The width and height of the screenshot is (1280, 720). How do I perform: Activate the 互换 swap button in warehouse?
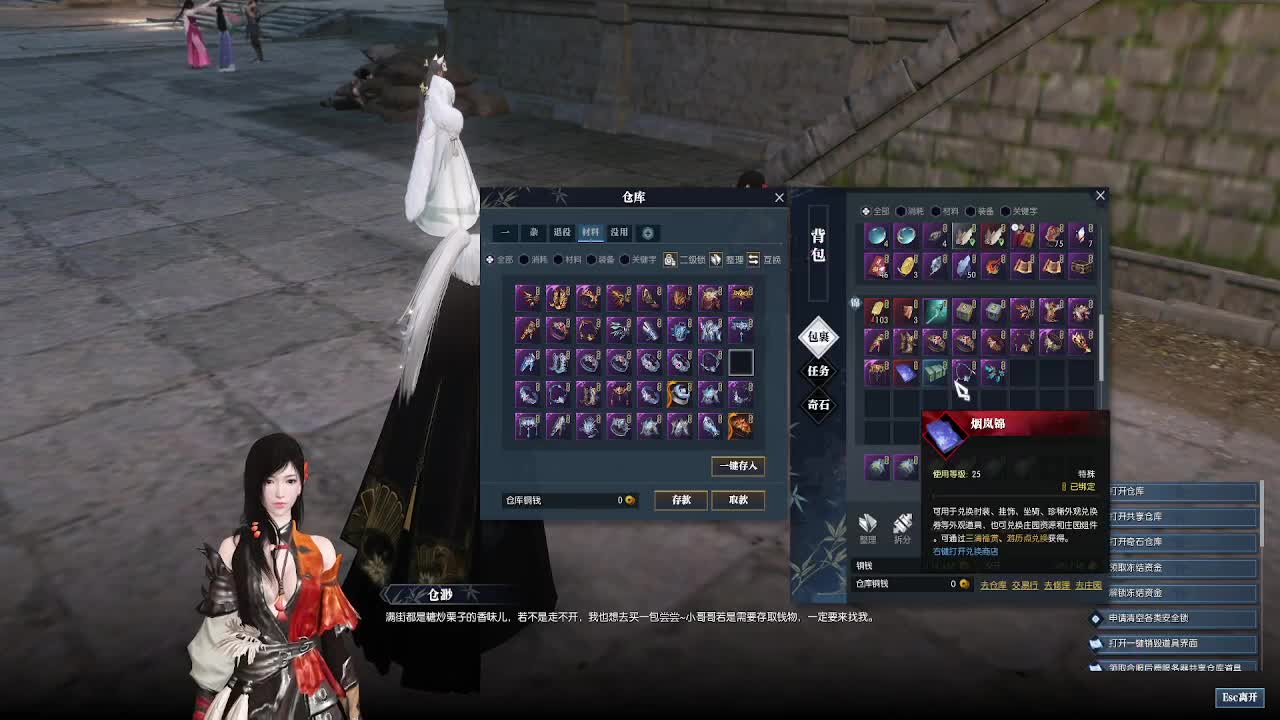point(765,260)
